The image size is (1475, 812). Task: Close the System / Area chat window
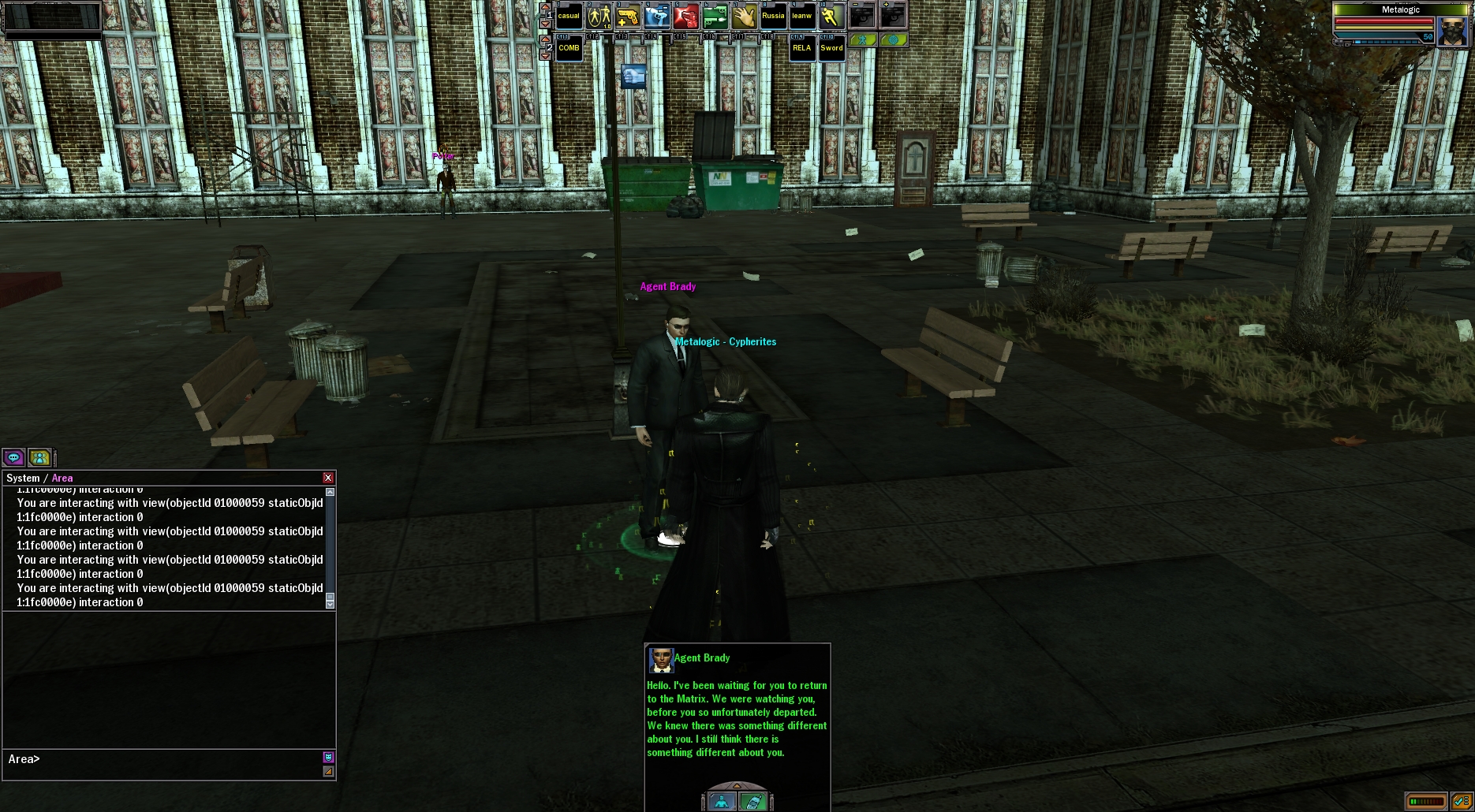(x=328, y=478)
